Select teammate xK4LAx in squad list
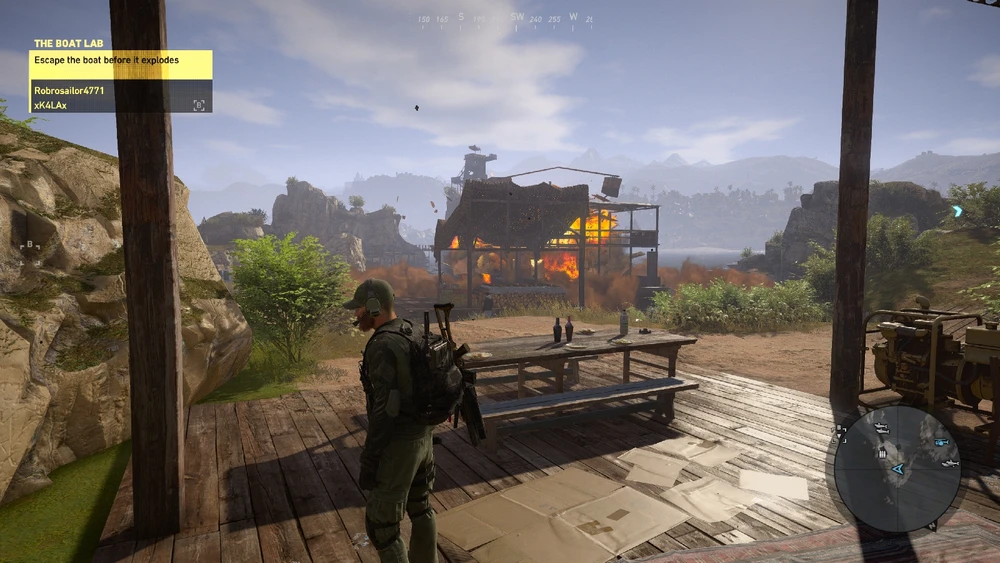 pos(50,104)
